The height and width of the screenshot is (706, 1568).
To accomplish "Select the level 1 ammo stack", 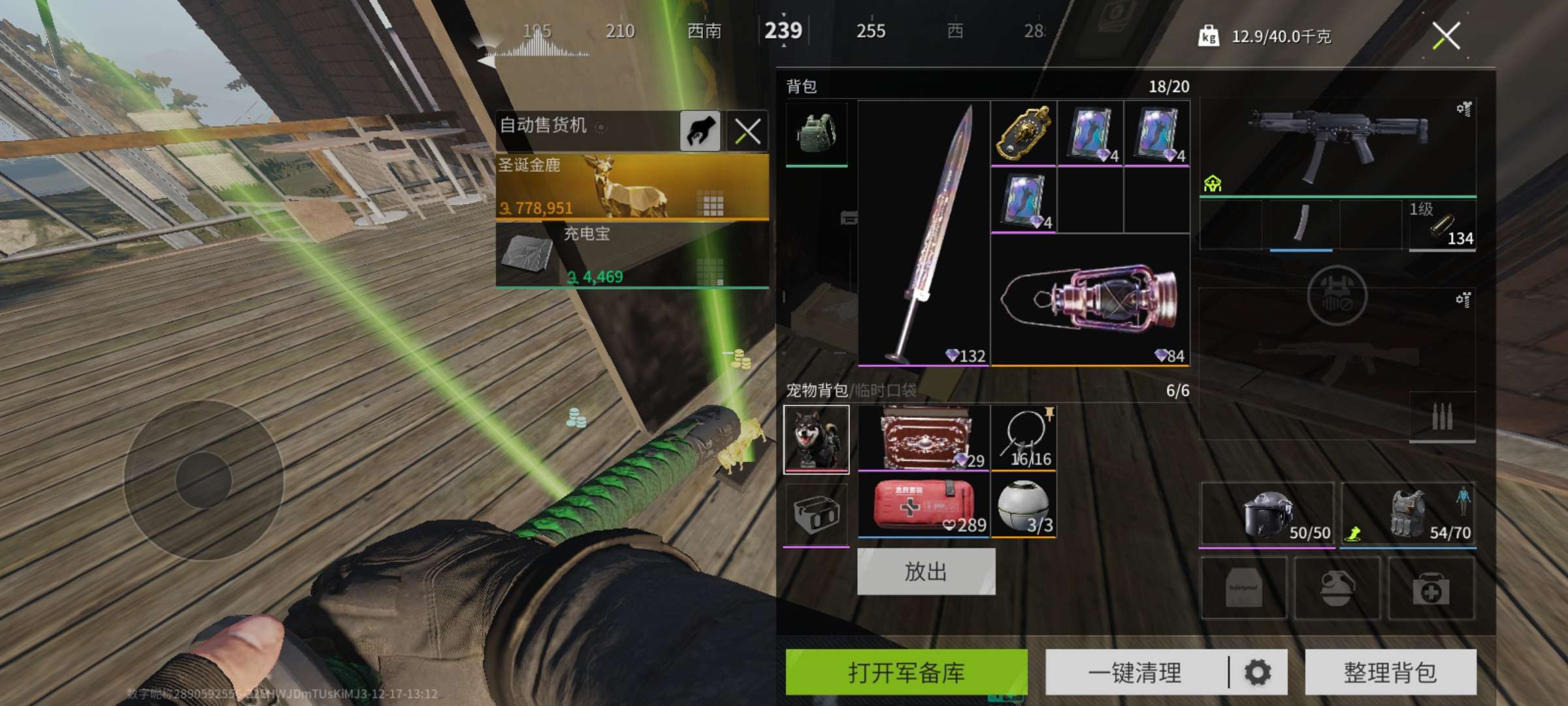I will coord(1442,226).
